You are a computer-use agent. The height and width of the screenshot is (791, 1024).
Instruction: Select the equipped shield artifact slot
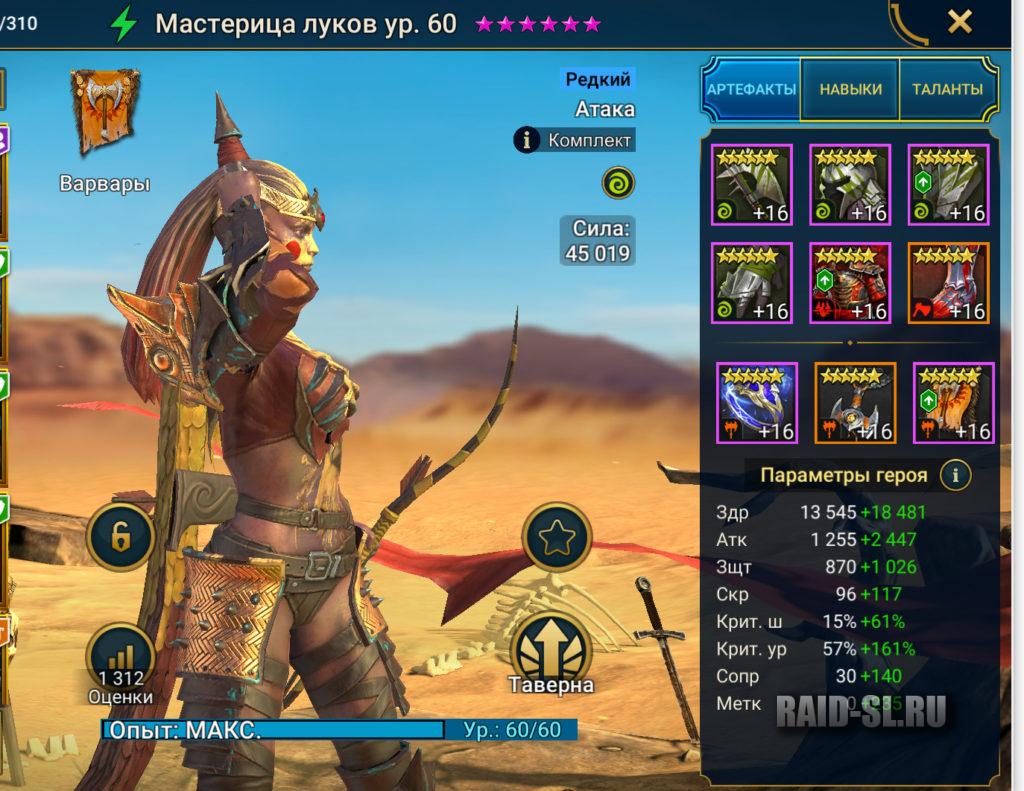click(x=948, y=184)
